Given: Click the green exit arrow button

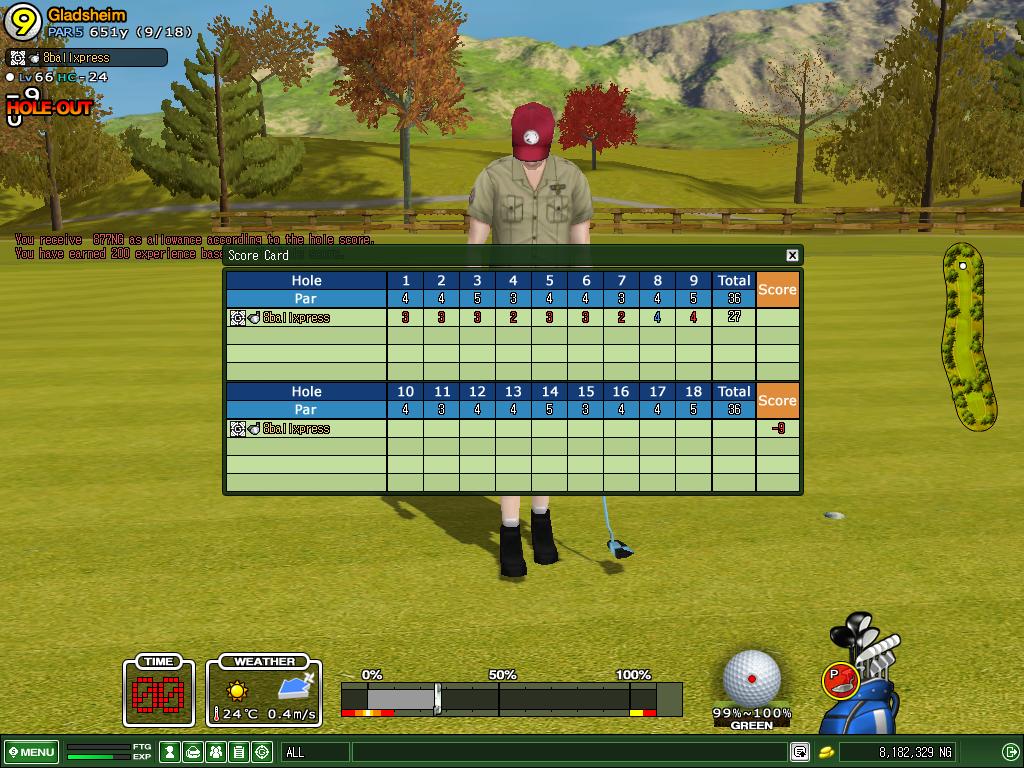Looking at the screenshot, I should [x=1010, y=752].
